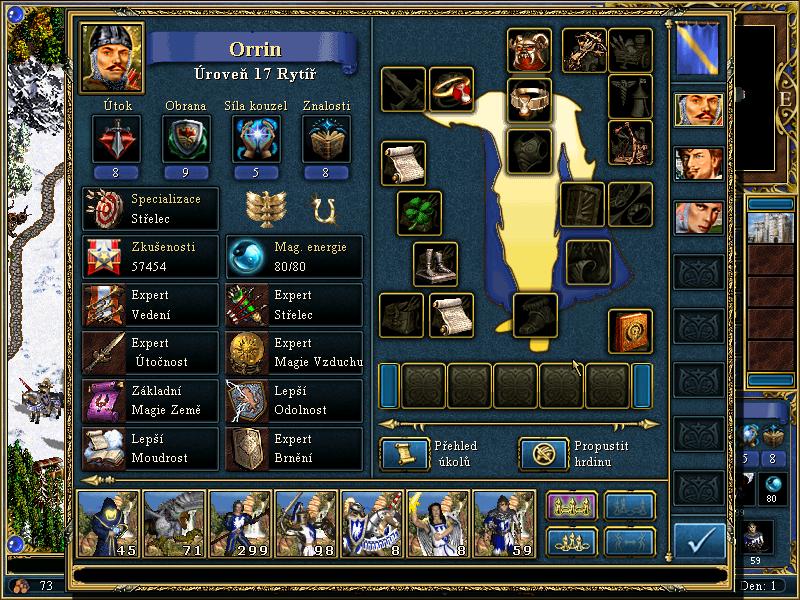Screen dimensions: 800x600
Task: Select the hourglass collar necklace slot
Action: [528, 100]
